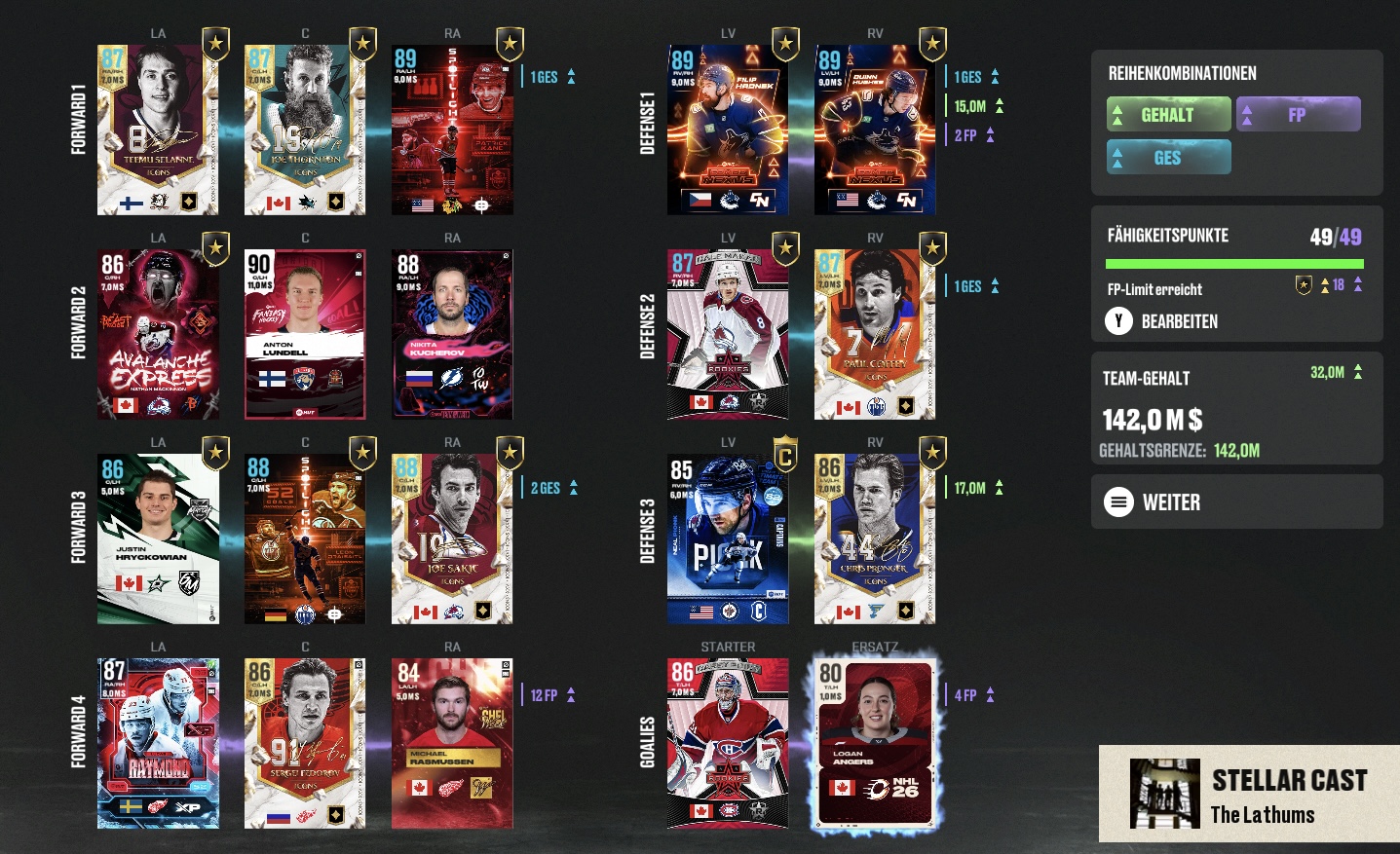1400x854 pixels.
Task: Select the Logan Angers backup goalie card
Action: point(875,743)
